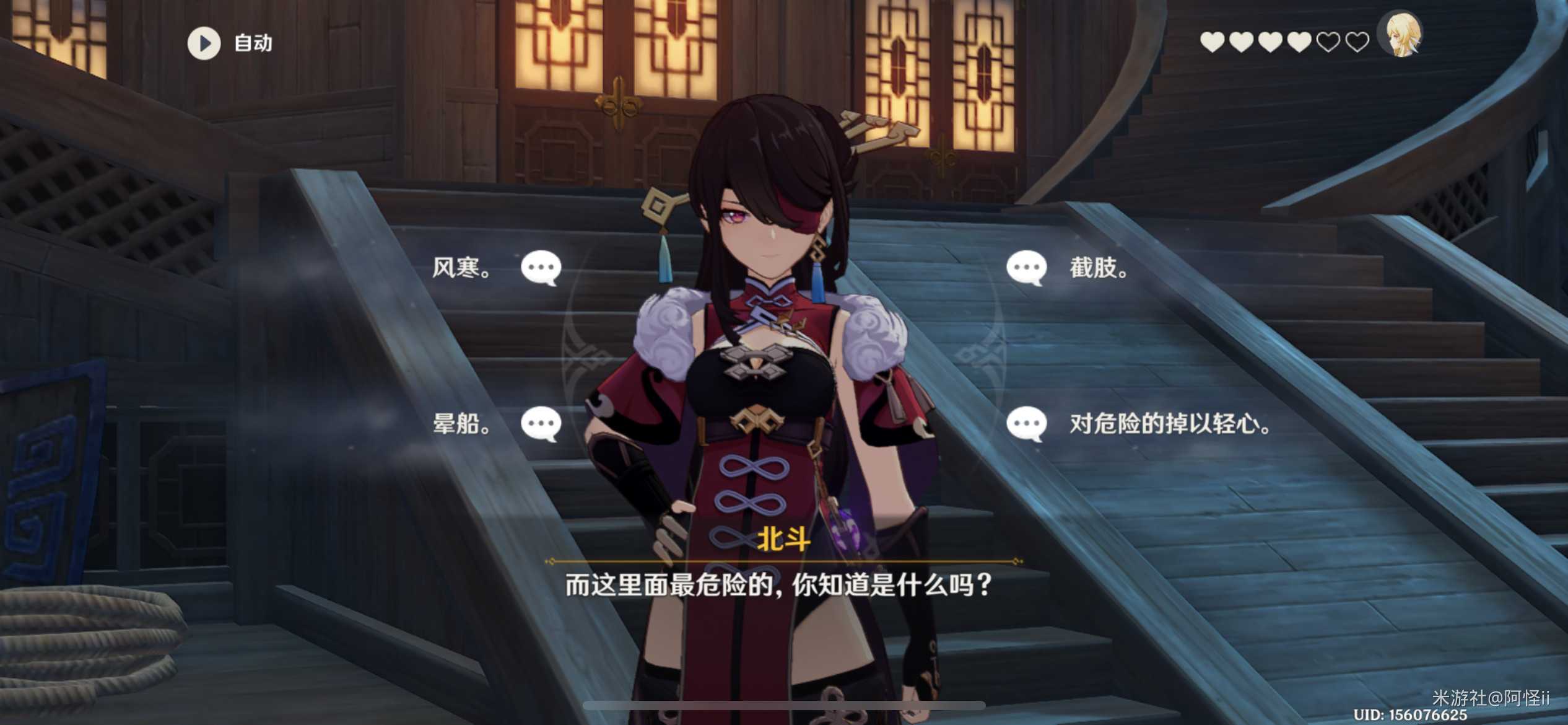Toggle the second filled heart indicator
Viewport: 1568px width, 725px height.
(x=1241, y=42)
